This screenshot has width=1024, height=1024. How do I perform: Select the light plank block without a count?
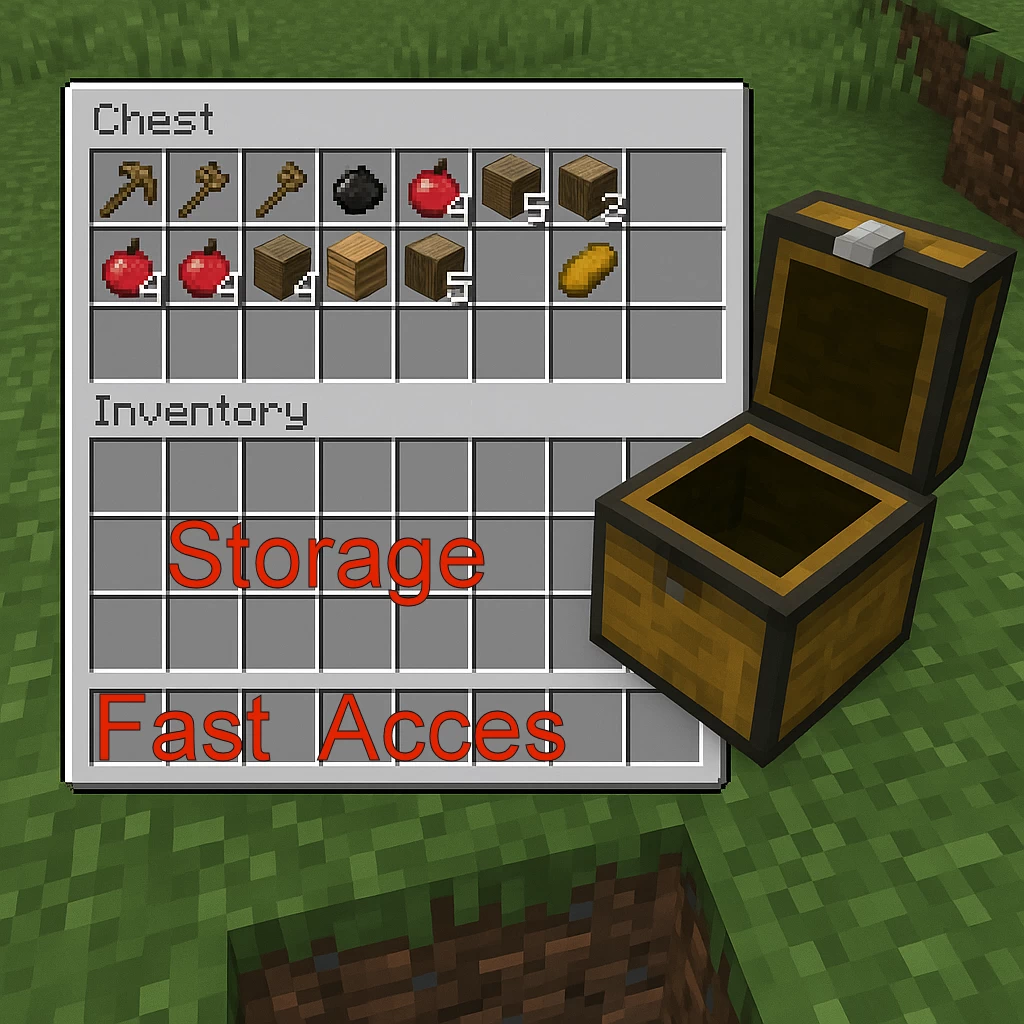pos(357,266)
